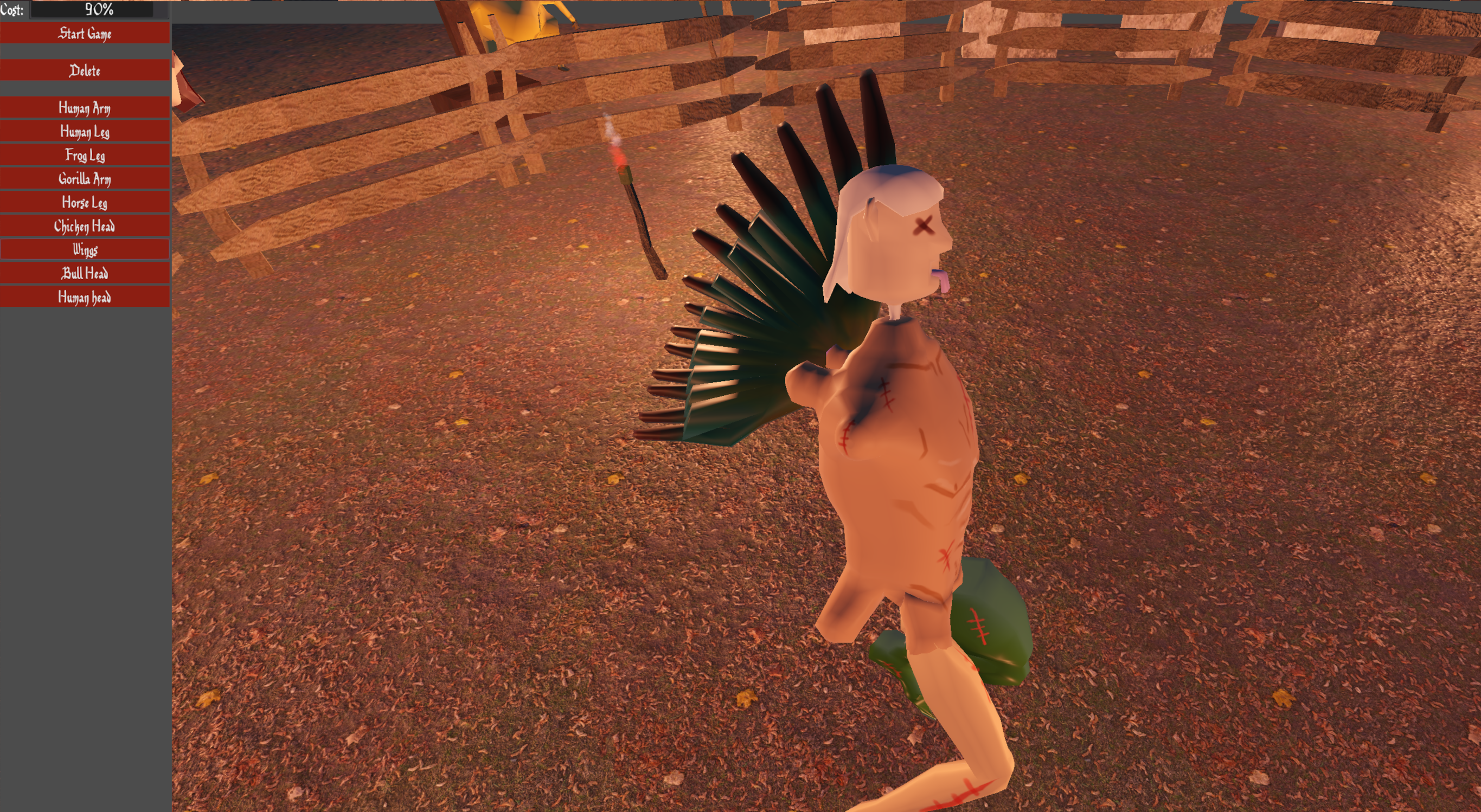This screenshot has width=1481, height=812.
Task: Pick the Frog Leg part
Action: click(x=85, y=155)
